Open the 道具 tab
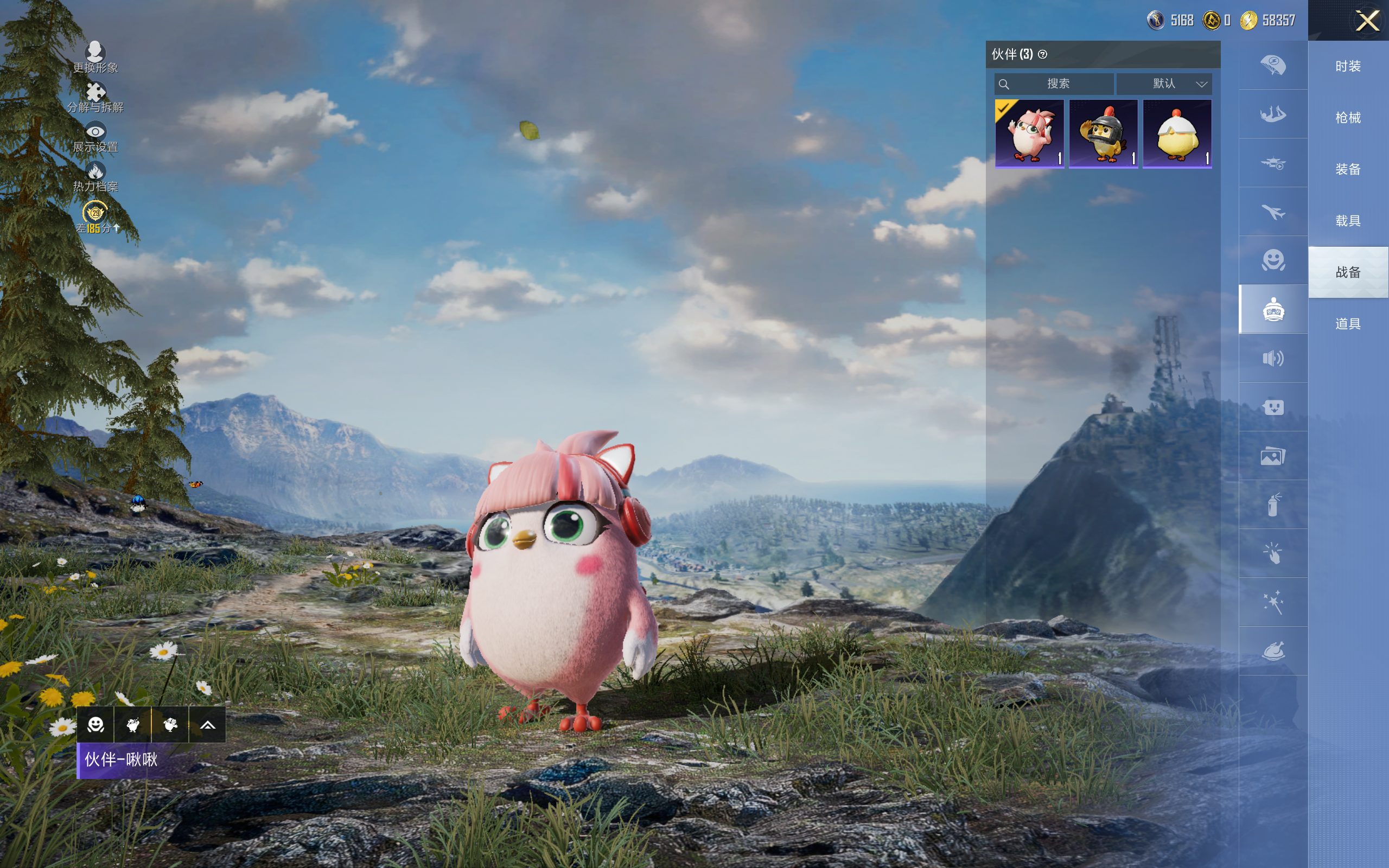This screenshot has width=1389, height=868. (1348, 324)
